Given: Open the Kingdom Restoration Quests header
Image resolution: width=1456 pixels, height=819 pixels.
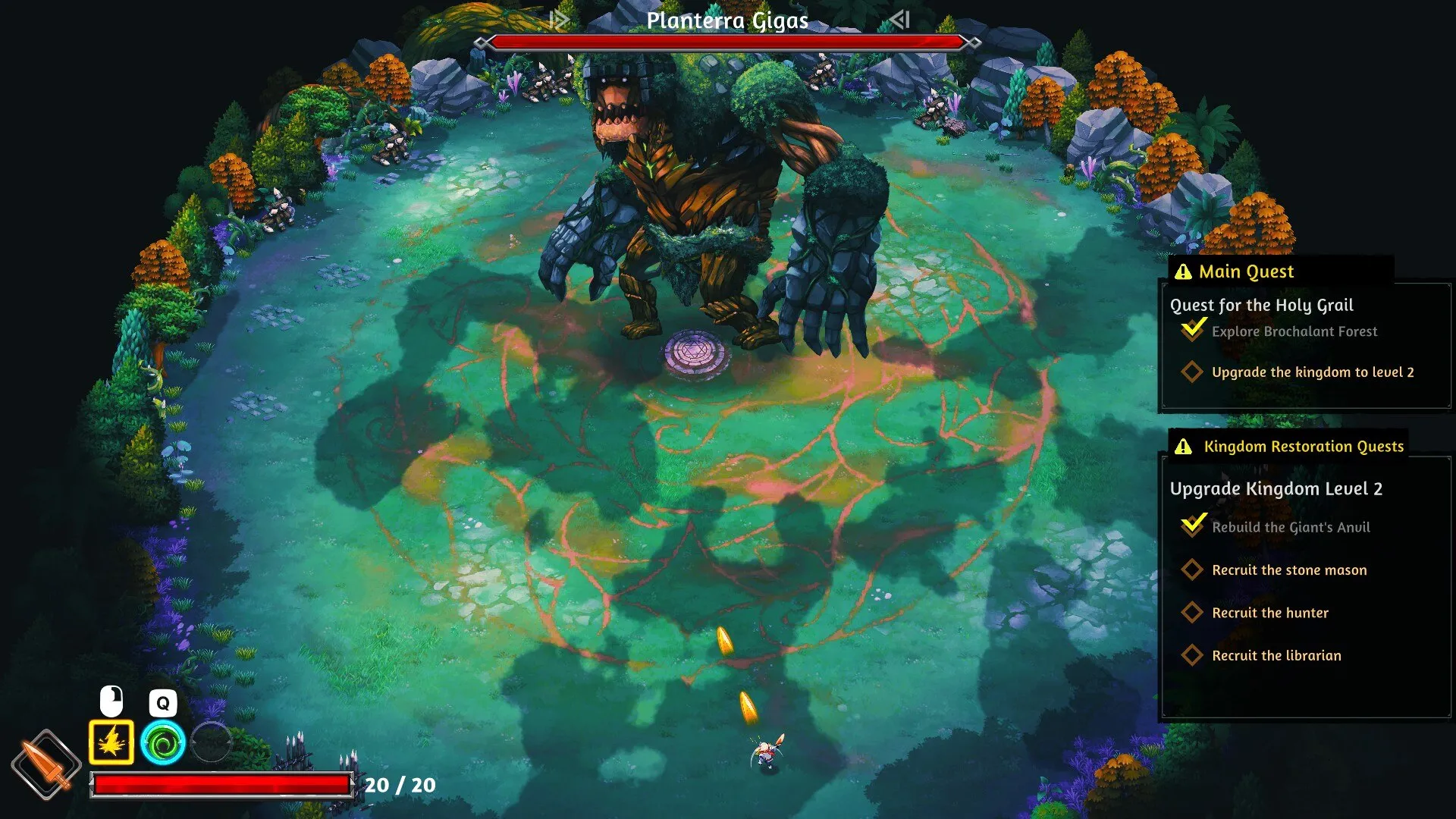Looking at the screenshot, I should [1303, 446].
